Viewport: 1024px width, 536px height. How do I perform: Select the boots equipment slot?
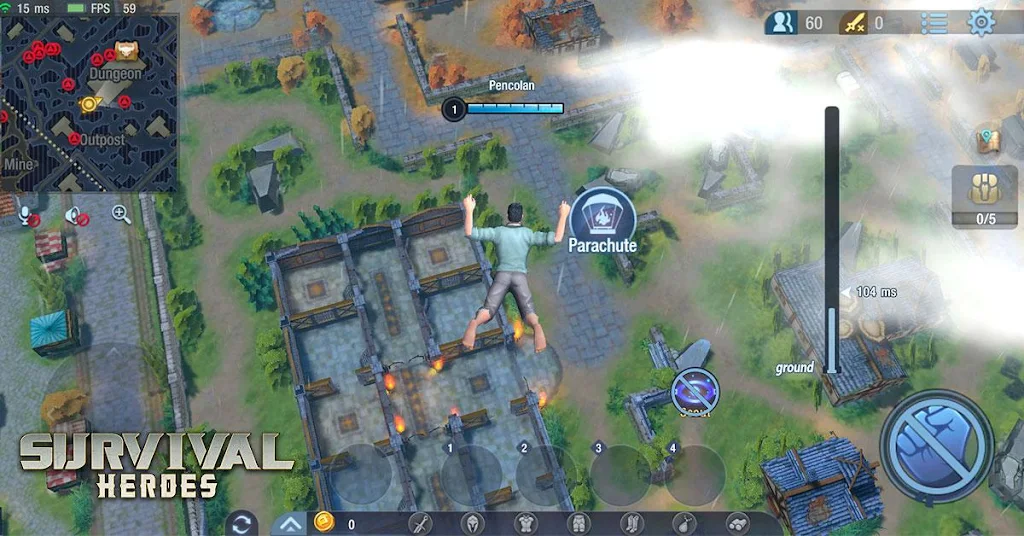click(x=631, y=523)
